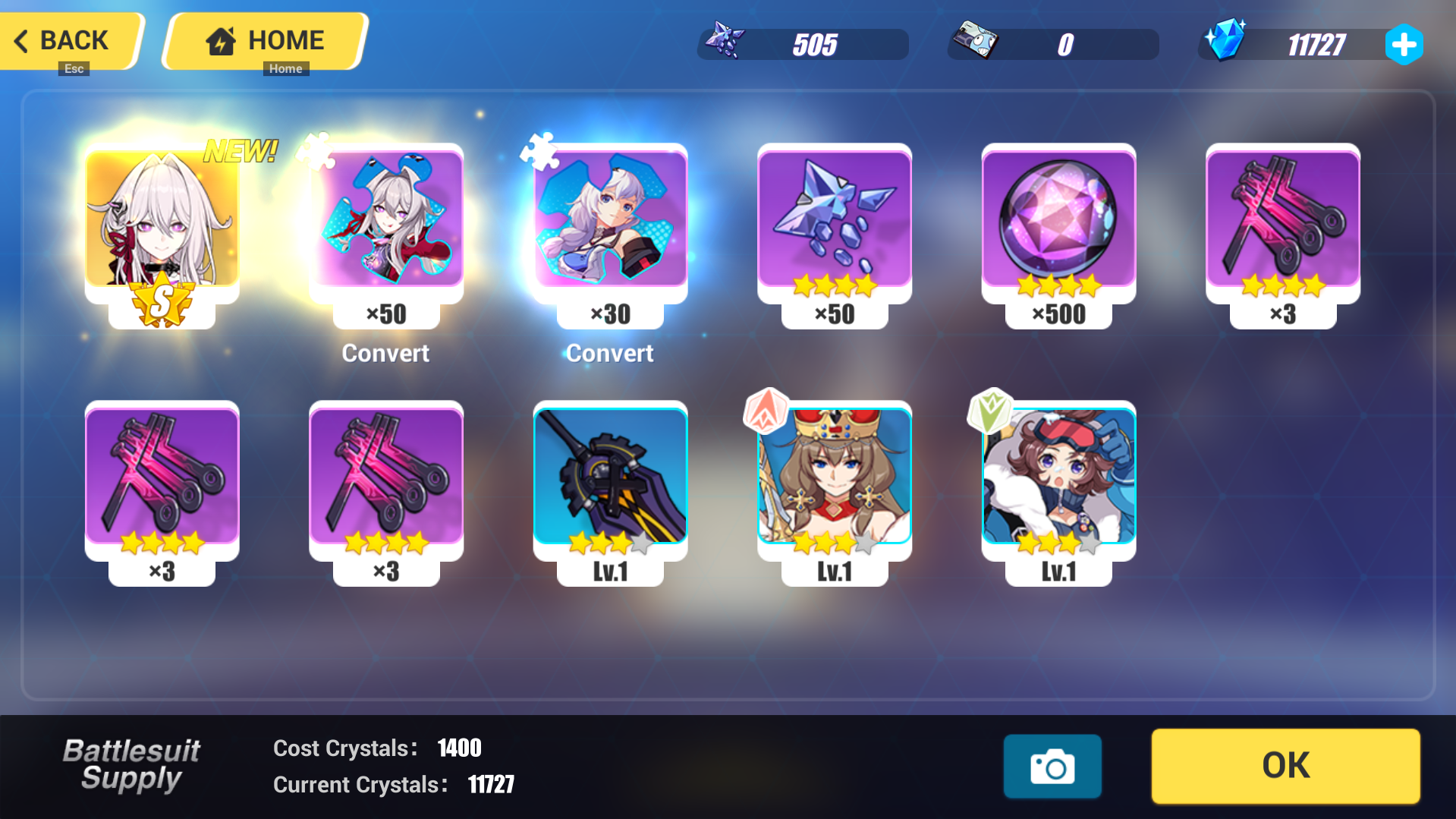Click the camera screenshot icon
The width and height of the screenshot is (1456, 819).
[x=1052, y=766]
